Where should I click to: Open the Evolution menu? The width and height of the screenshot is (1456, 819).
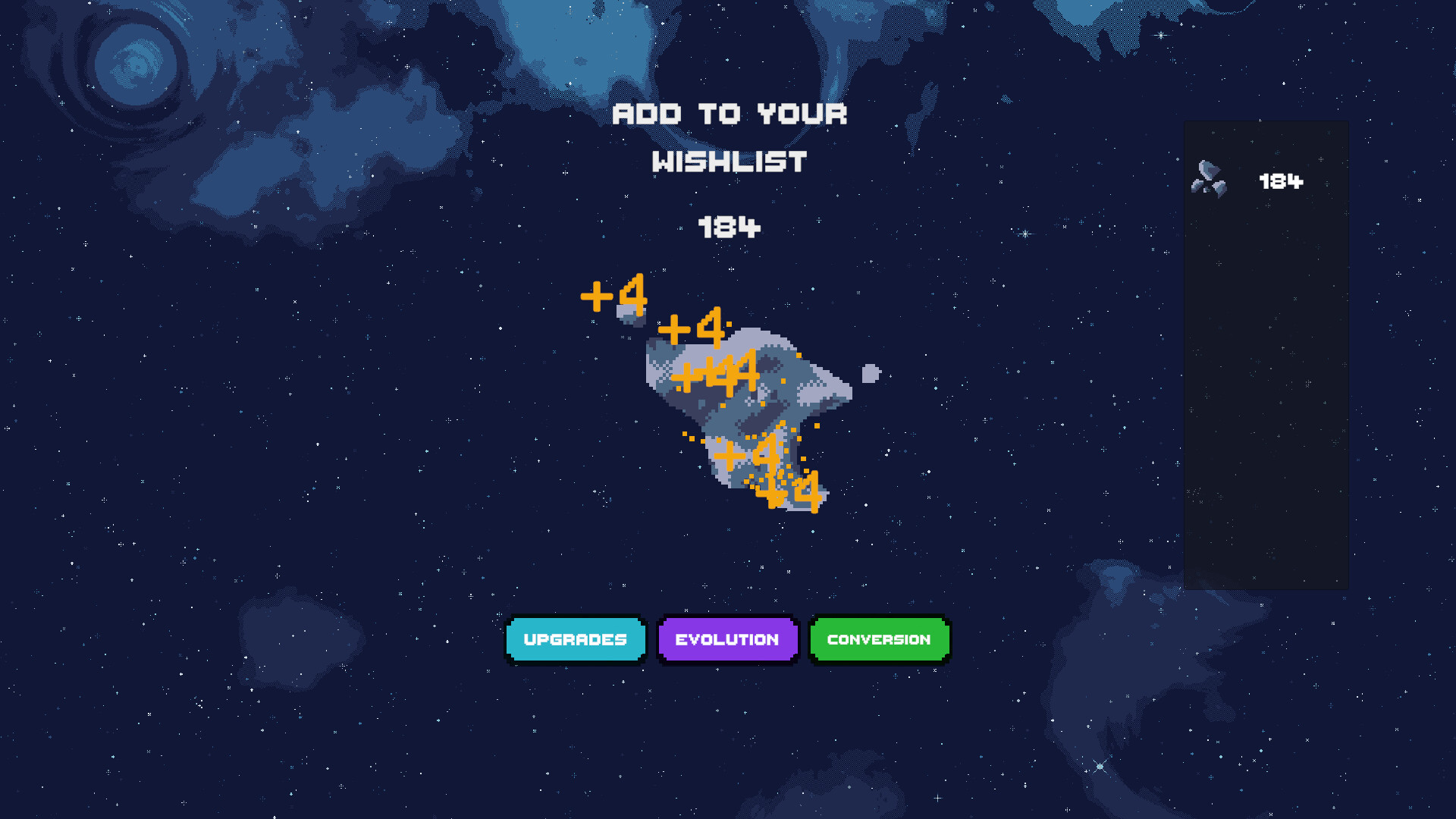click(x=727, y=639)
